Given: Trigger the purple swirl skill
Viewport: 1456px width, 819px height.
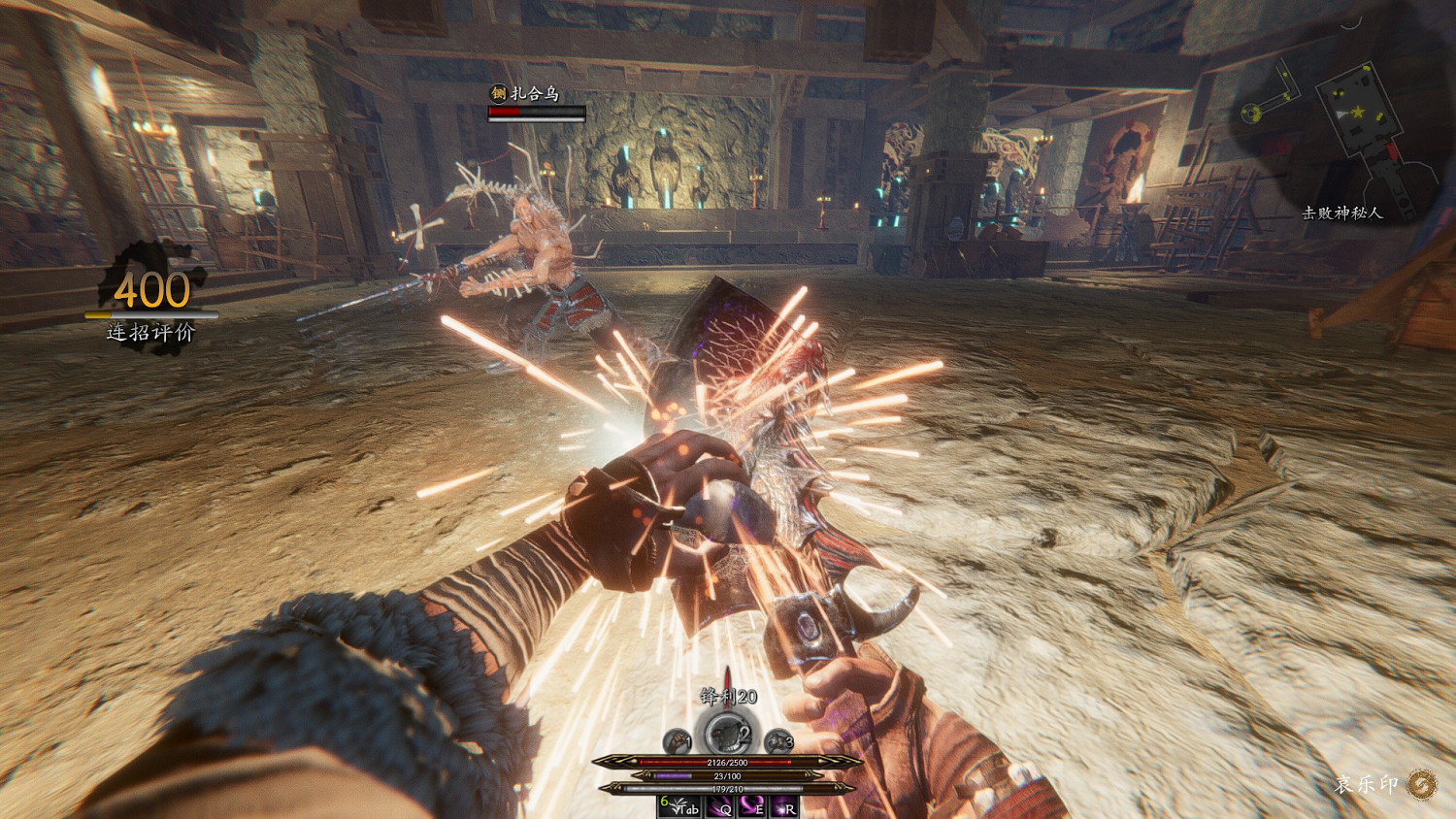Looking at the screenshot, I should (x=751, y=807).
